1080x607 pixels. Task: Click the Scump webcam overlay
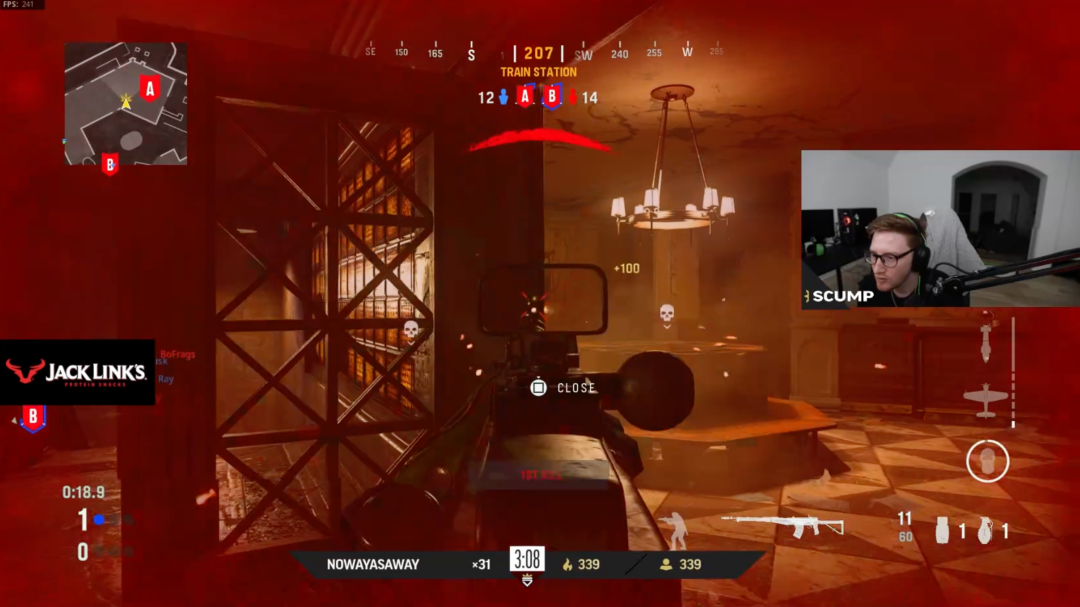coord(940,229)
